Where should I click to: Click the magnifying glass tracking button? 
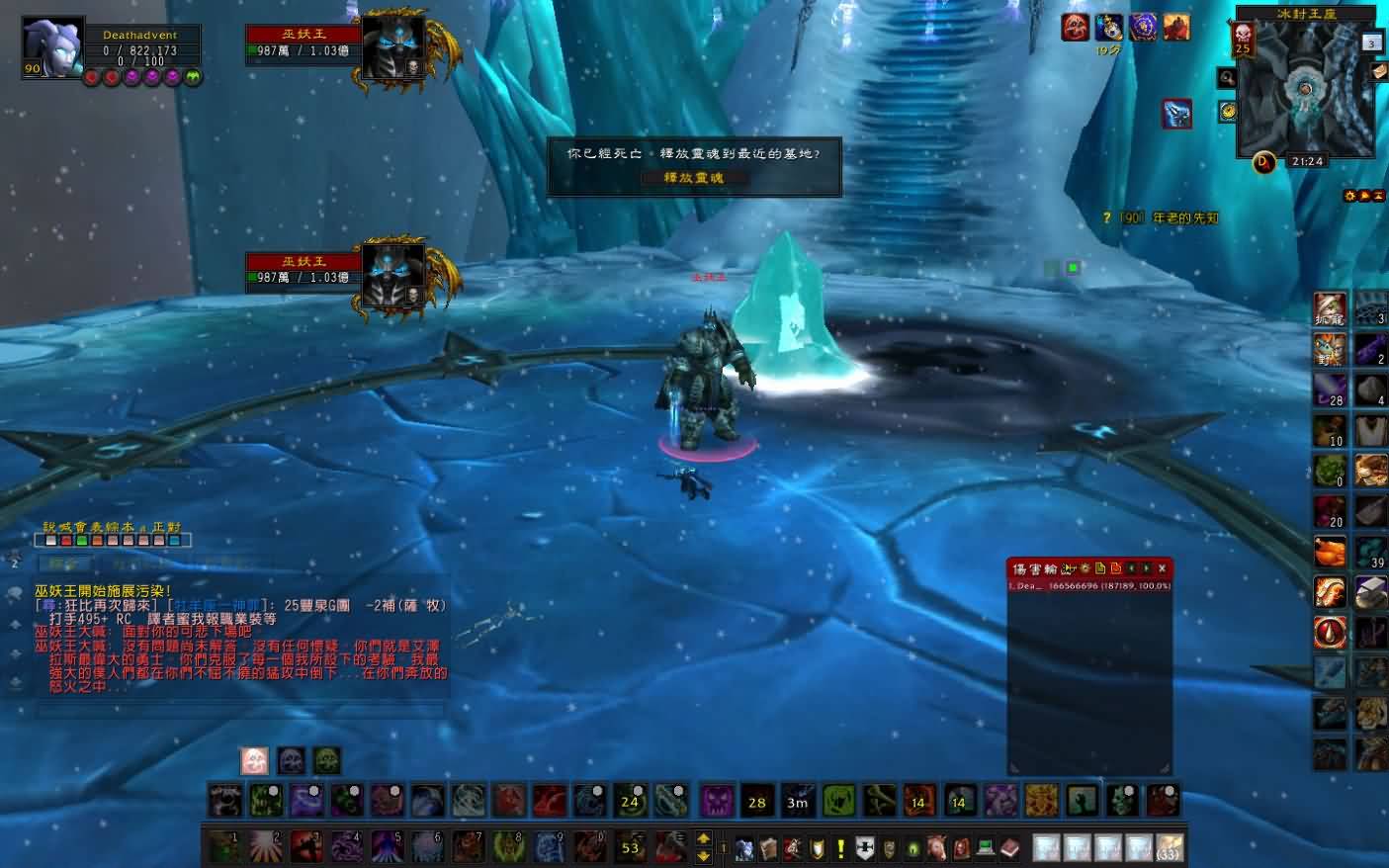click(x=1227, y=77)
